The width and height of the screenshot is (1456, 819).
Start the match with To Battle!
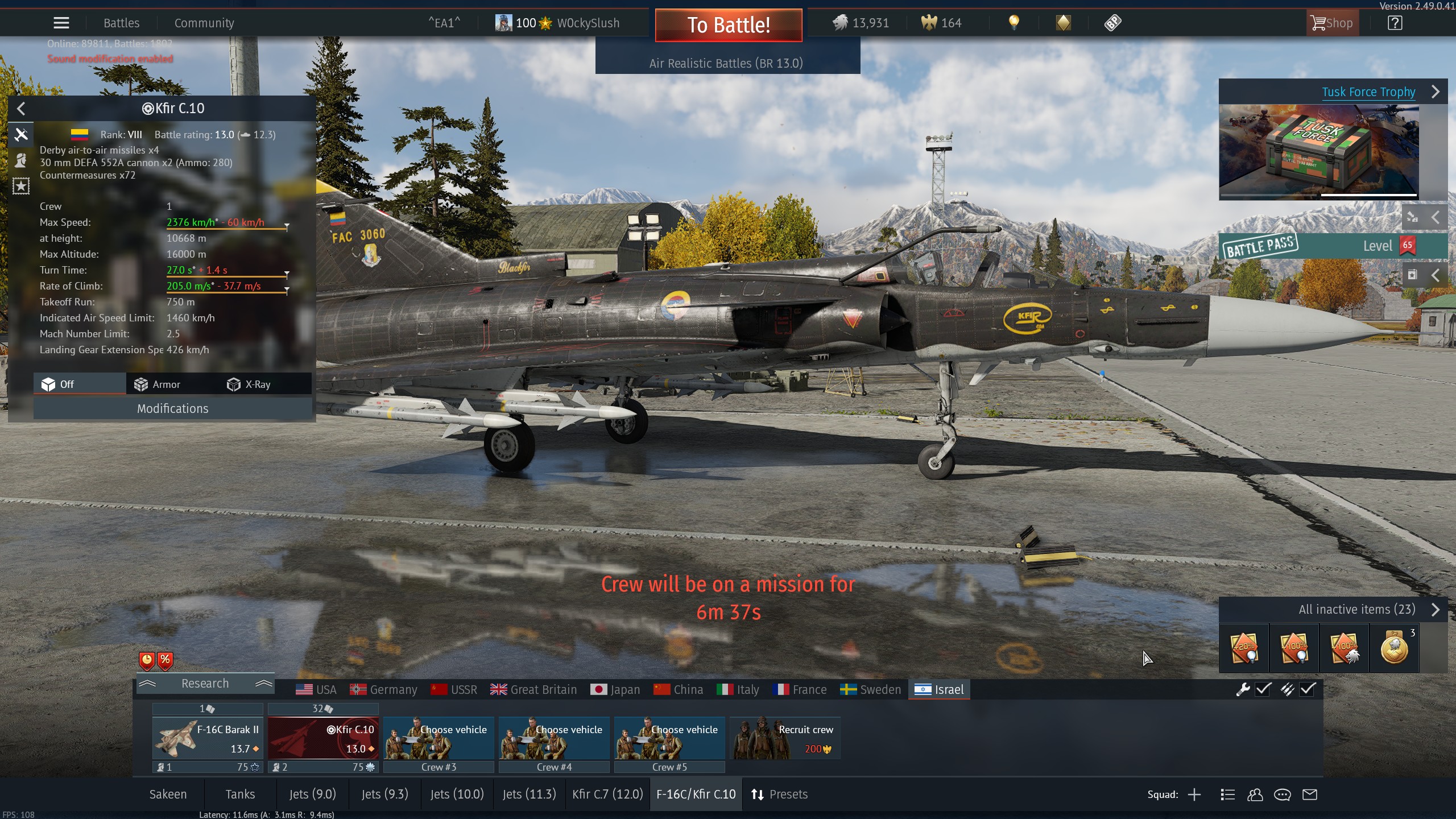pos(728,25)
